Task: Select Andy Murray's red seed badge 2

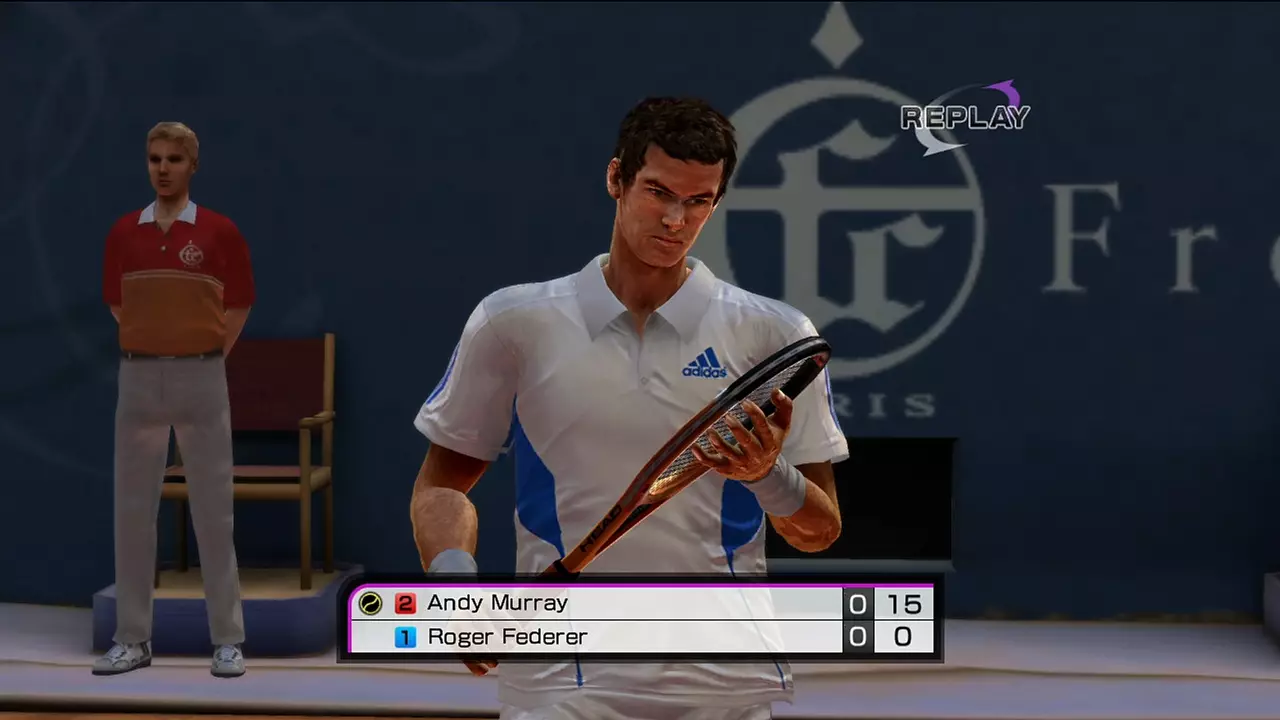Action: click(405, 603)
